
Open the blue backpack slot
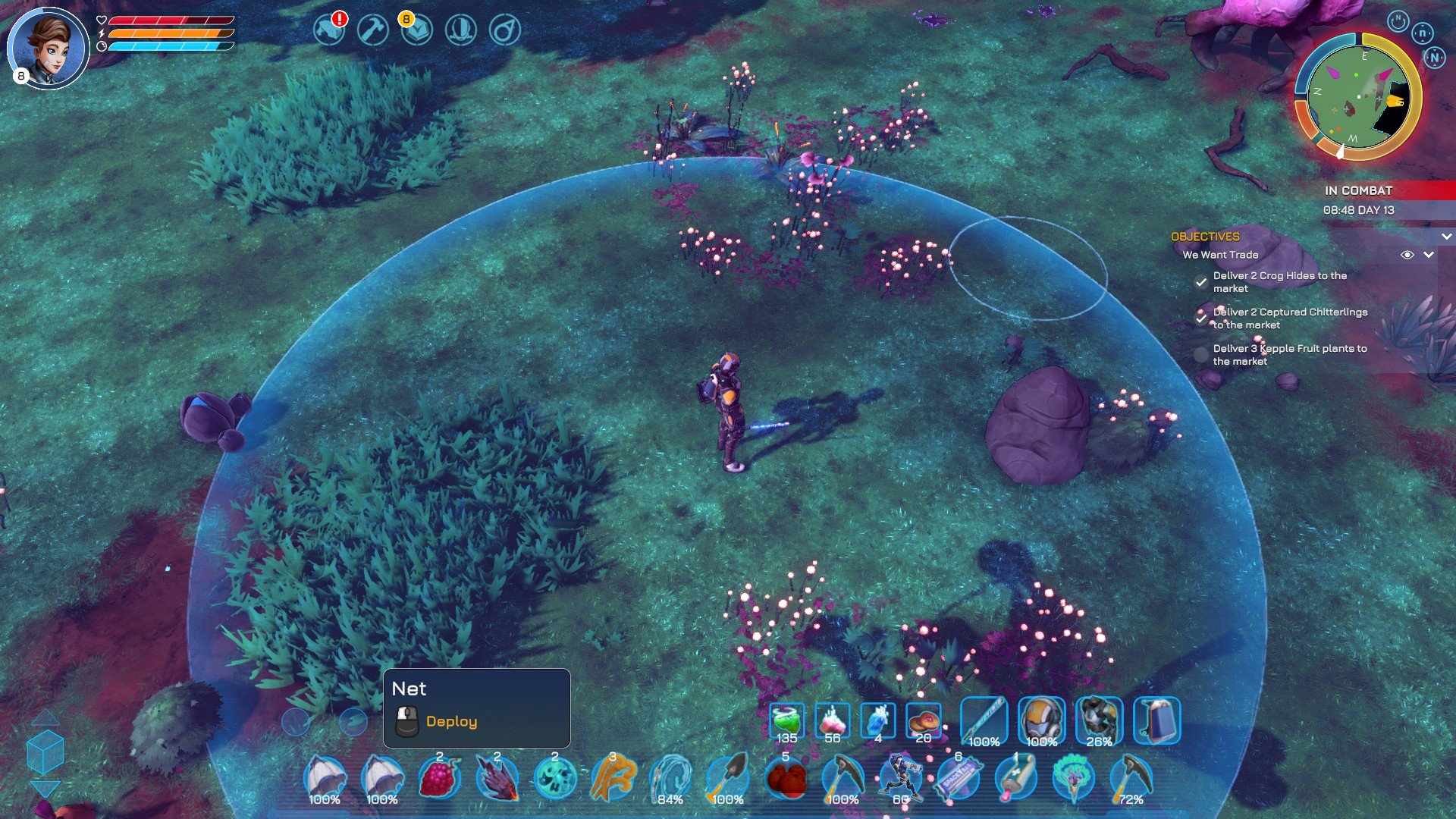(1156, 720)
